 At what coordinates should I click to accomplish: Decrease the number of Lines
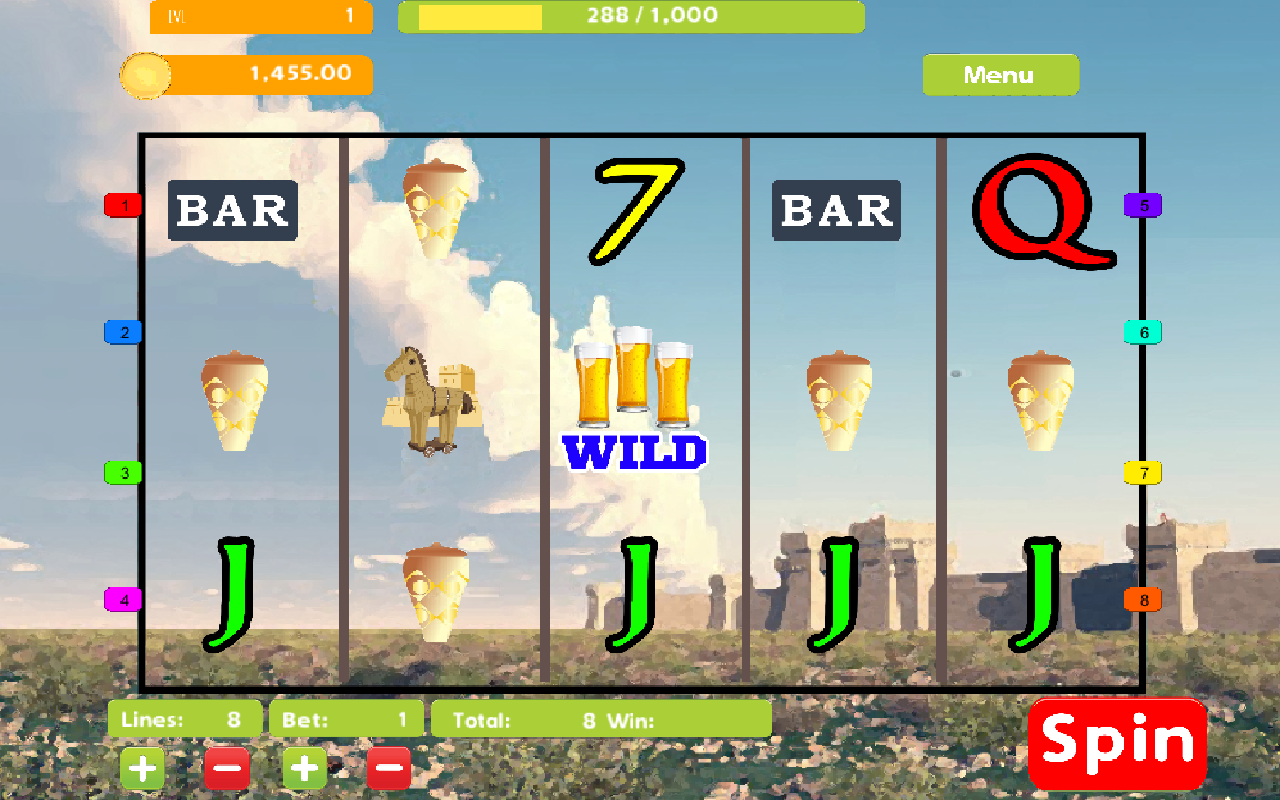227,769
